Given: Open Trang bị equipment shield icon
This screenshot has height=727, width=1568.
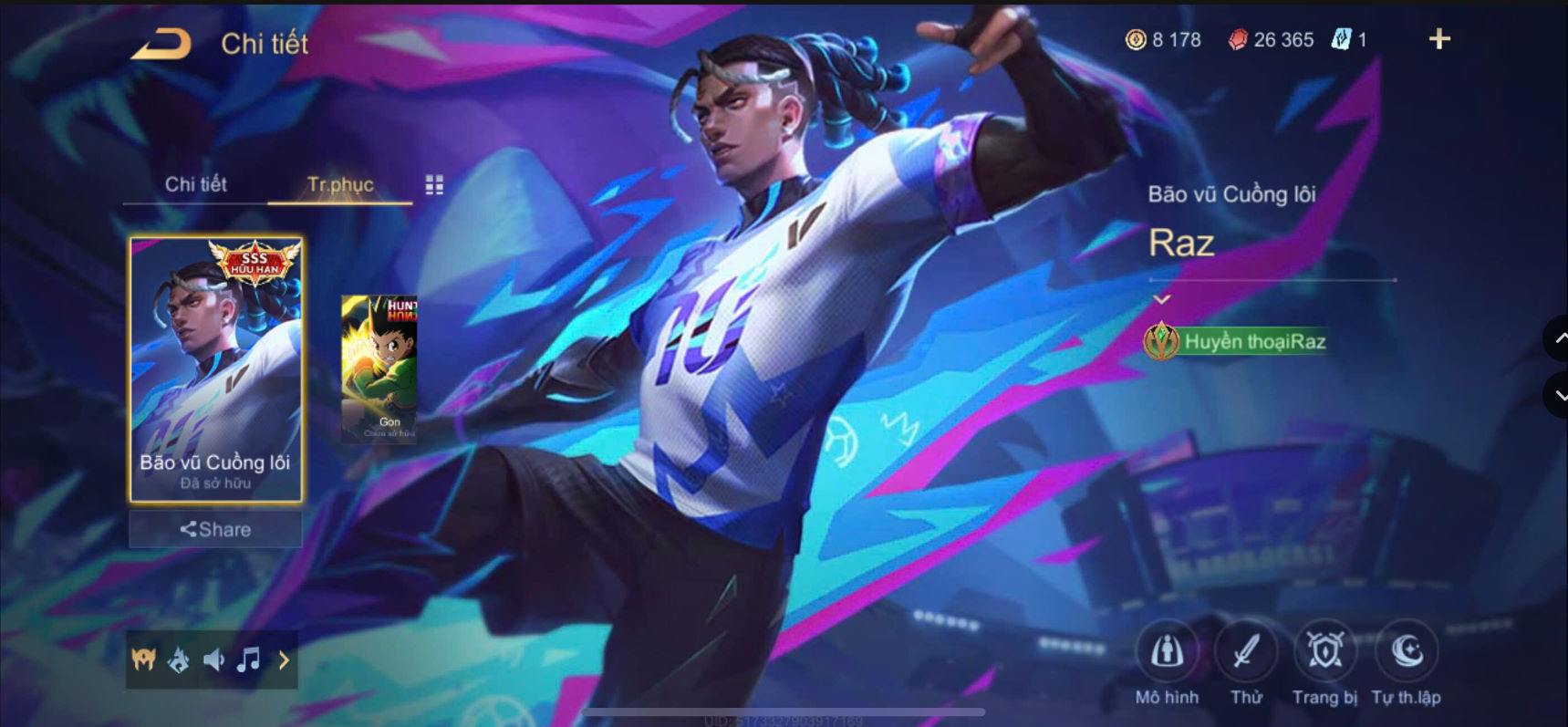Looking at the screenshot, I should coord(1324,652).
